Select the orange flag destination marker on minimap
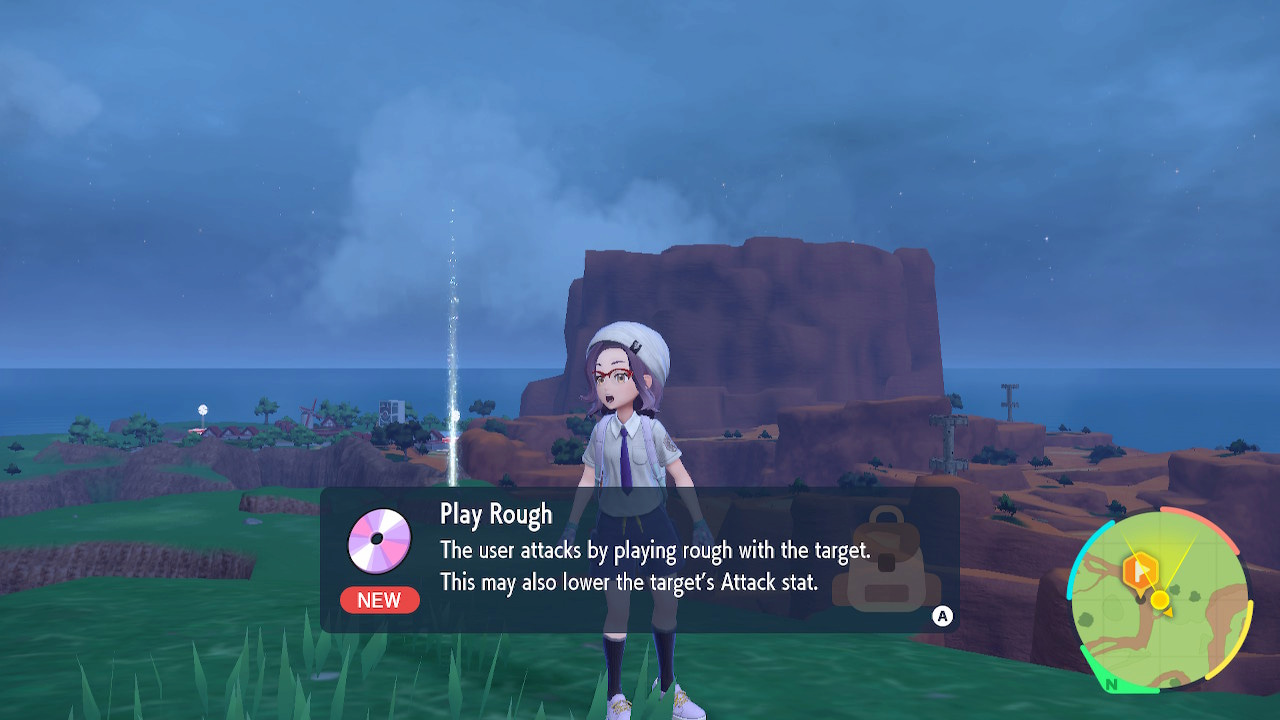 coord(1139,569)
